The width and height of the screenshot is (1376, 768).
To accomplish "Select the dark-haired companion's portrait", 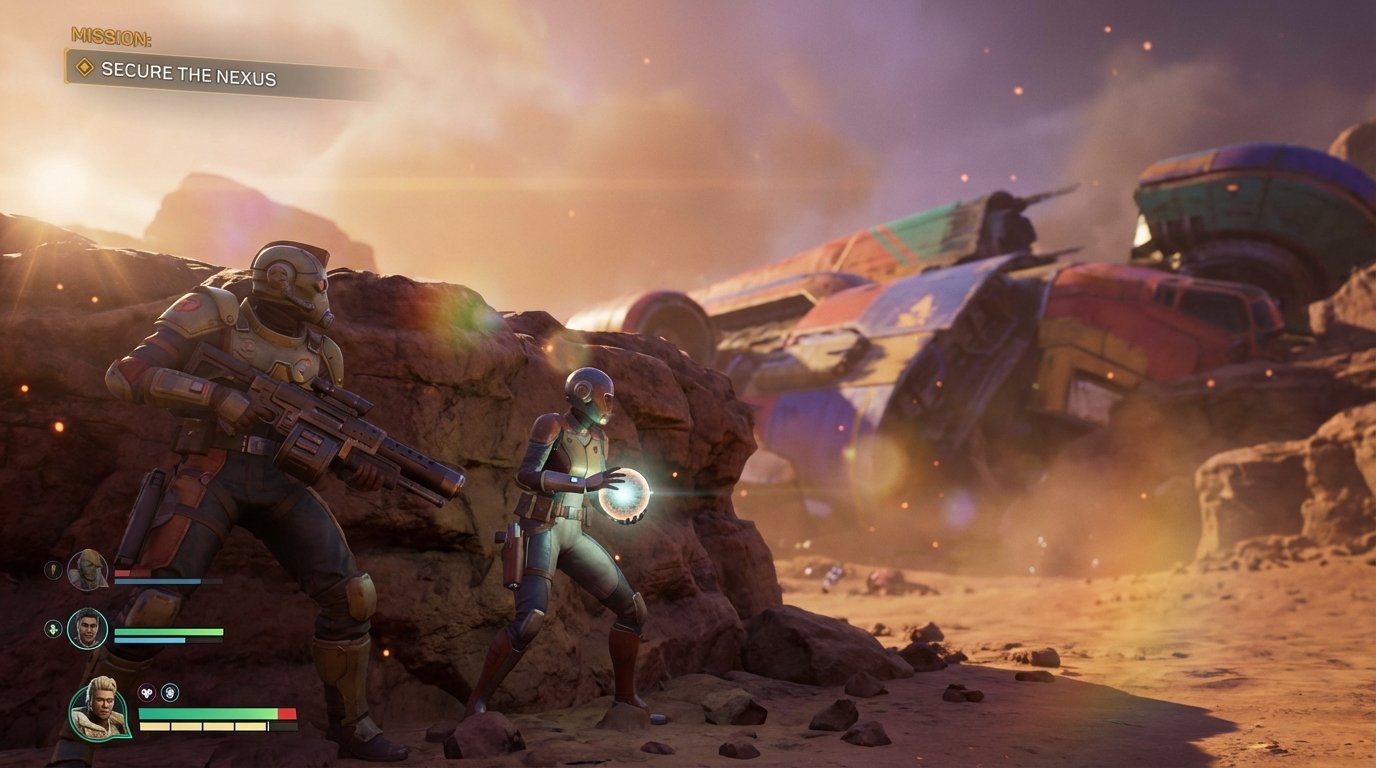I will [87, 629].
